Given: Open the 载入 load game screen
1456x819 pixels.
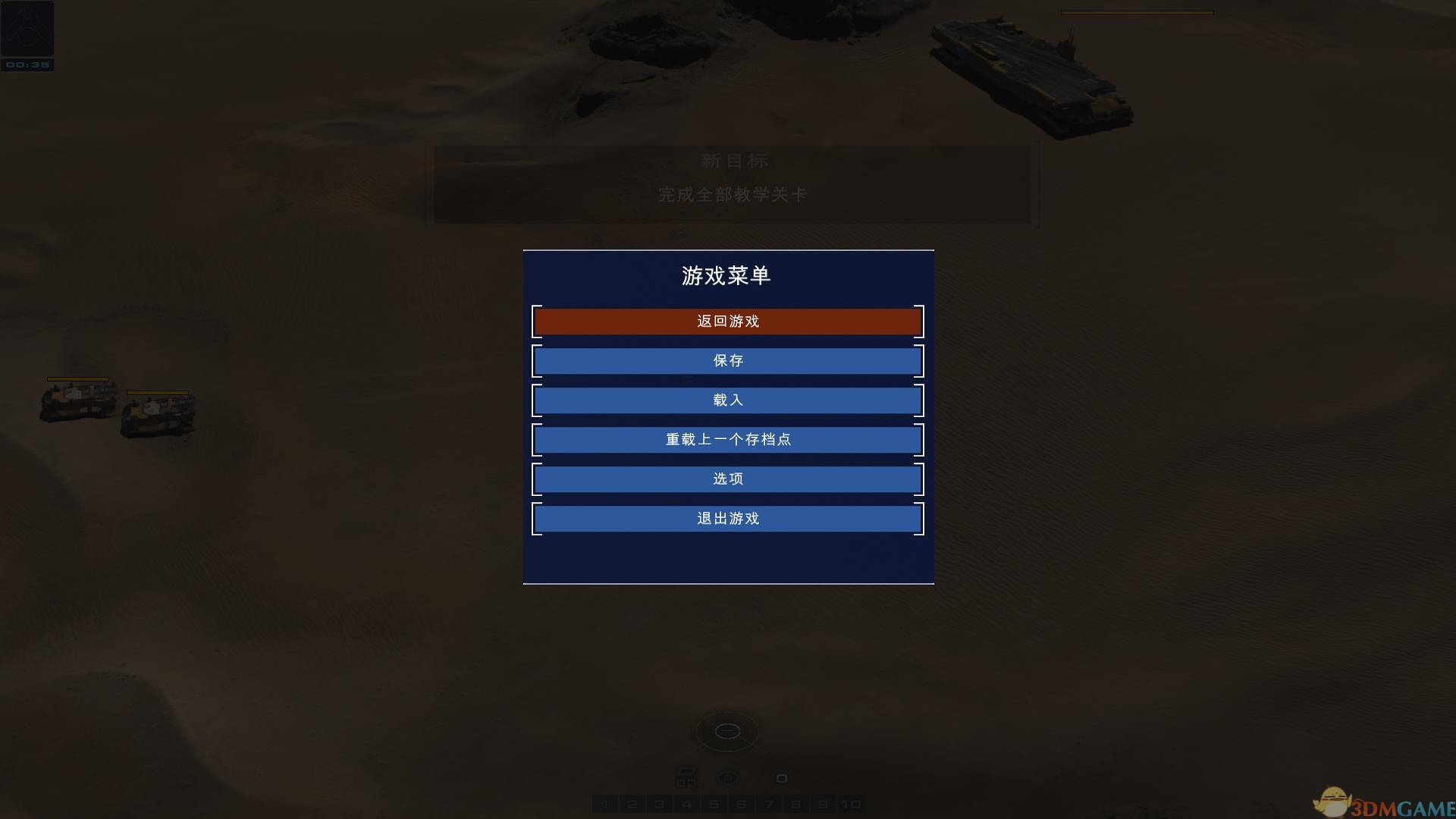Looking at the screenshot, I should click(728, 400).
